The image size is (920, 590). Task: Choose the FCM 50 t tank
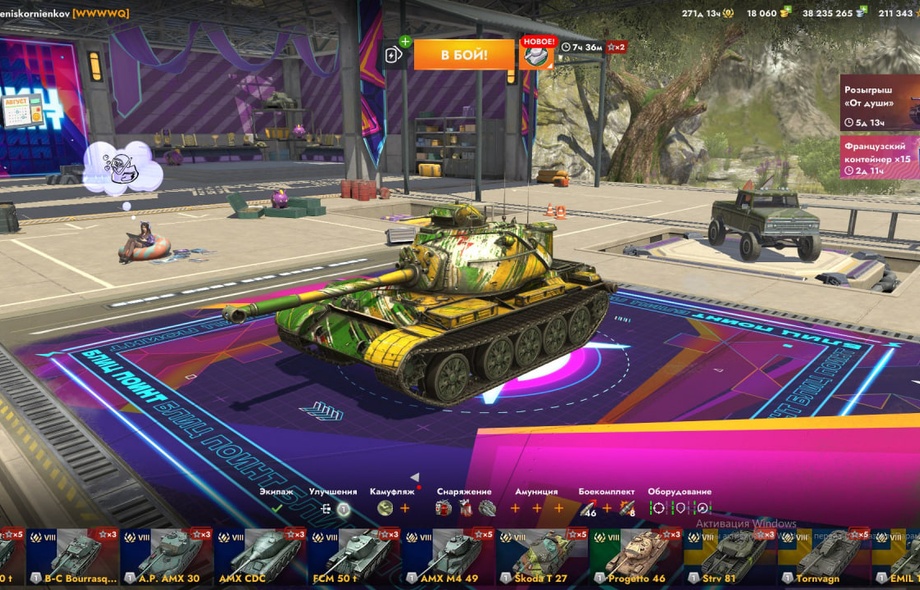353,557
